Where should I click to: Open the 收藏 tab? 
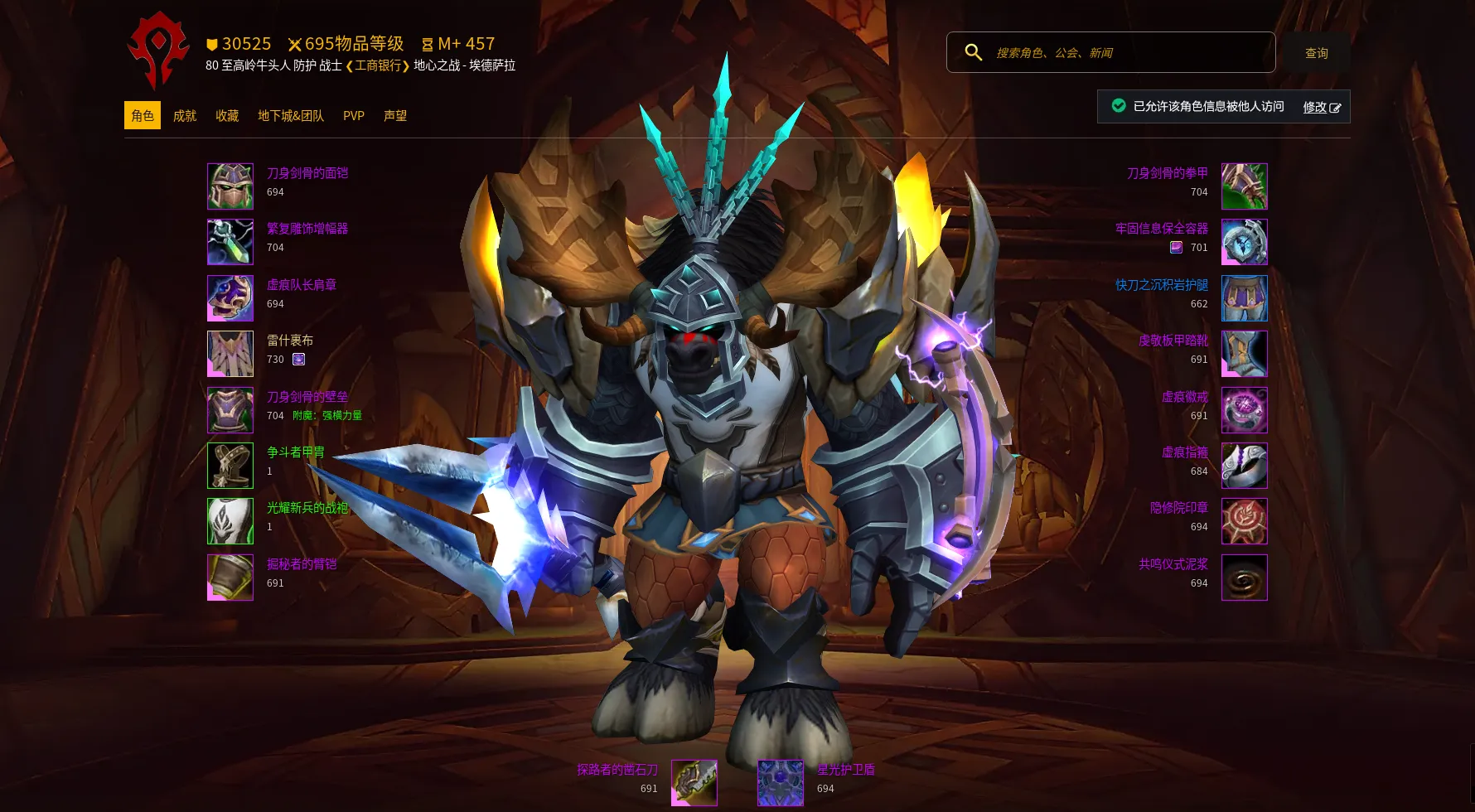click(x=227, y=116)
